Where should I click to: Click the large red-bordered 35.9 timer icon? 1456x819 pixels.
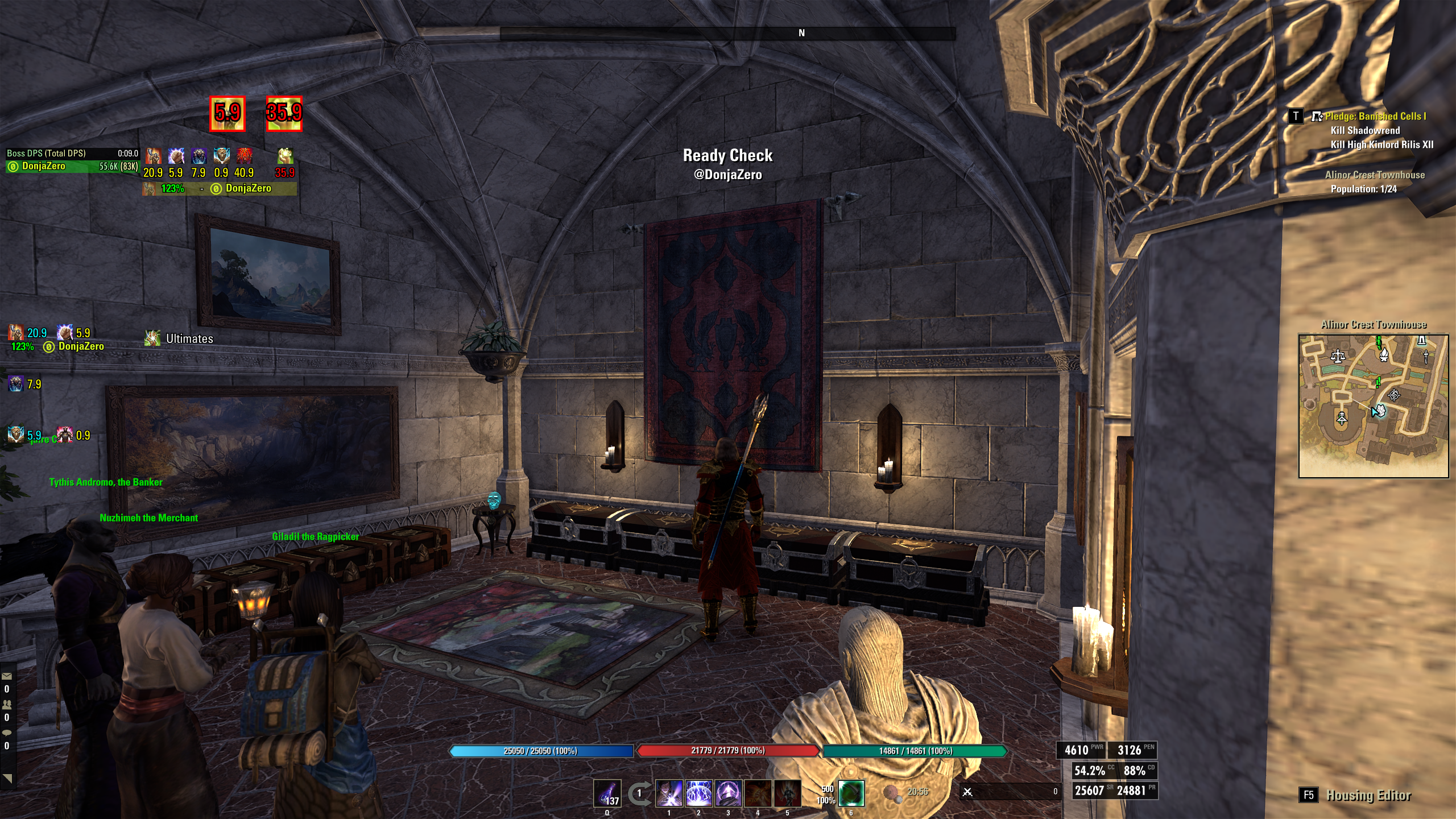coord(284,114)
